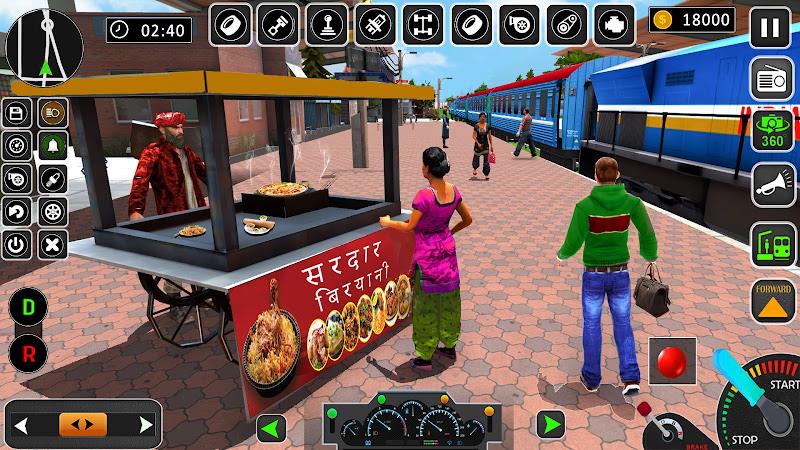The image size is (800, 450).
Task: Click the save disk icon
Action: (x=16, y=113)
